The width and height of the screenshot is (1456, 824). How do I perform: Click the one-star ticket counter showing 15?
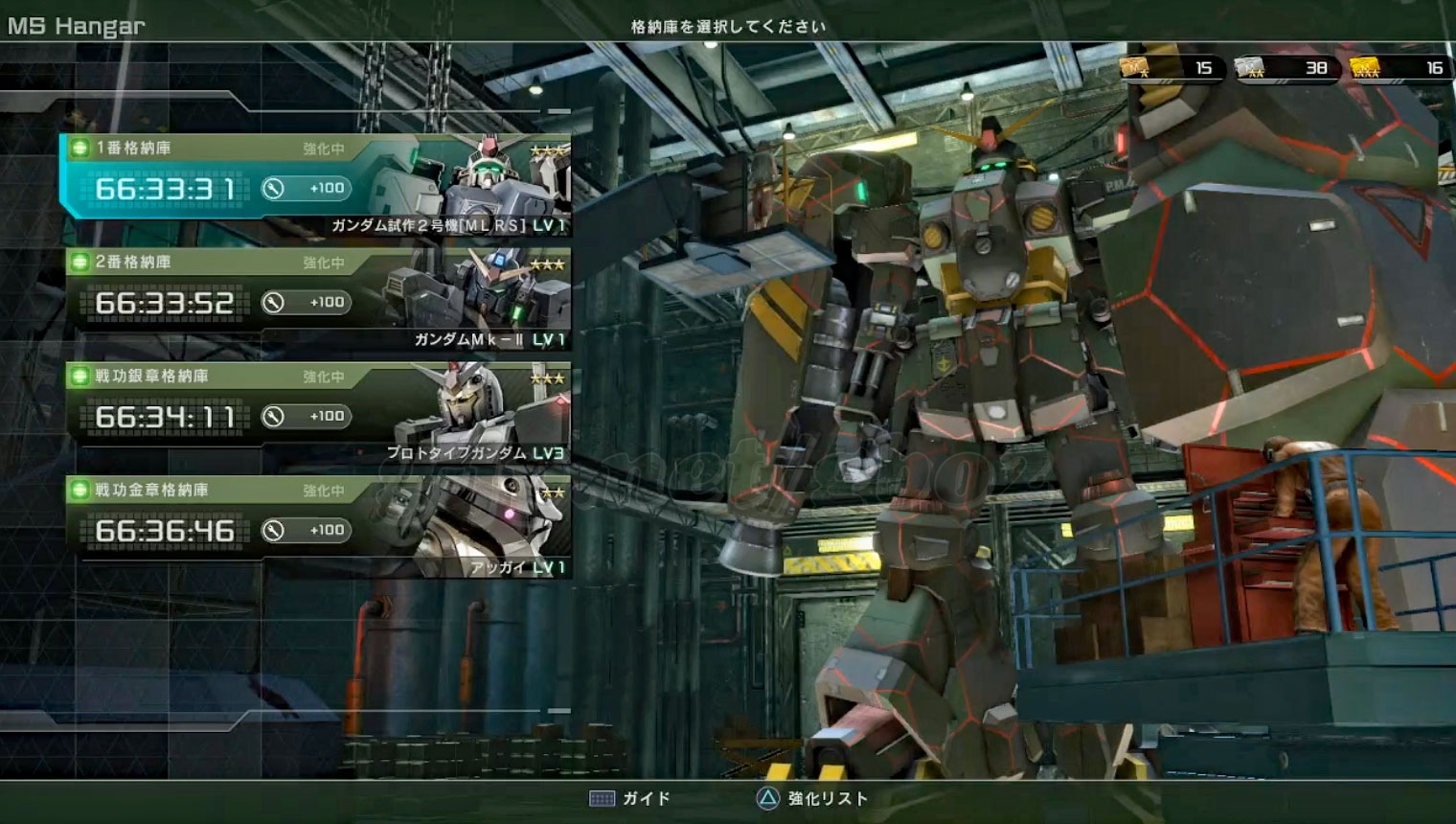point(1172,68)
